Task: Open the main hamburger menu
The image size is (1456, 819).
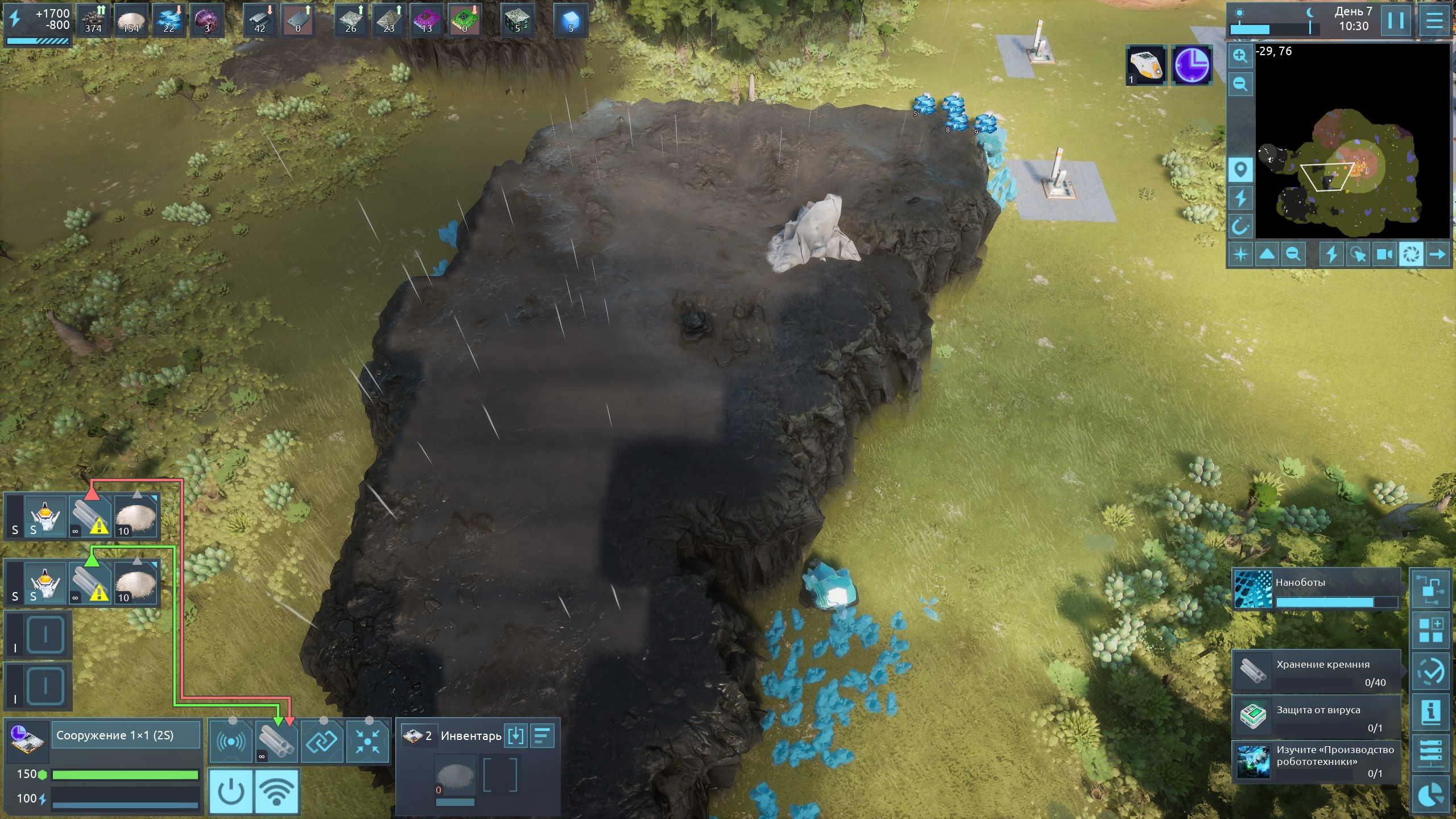Action: pyautogui.click(x=1434, y=21)
